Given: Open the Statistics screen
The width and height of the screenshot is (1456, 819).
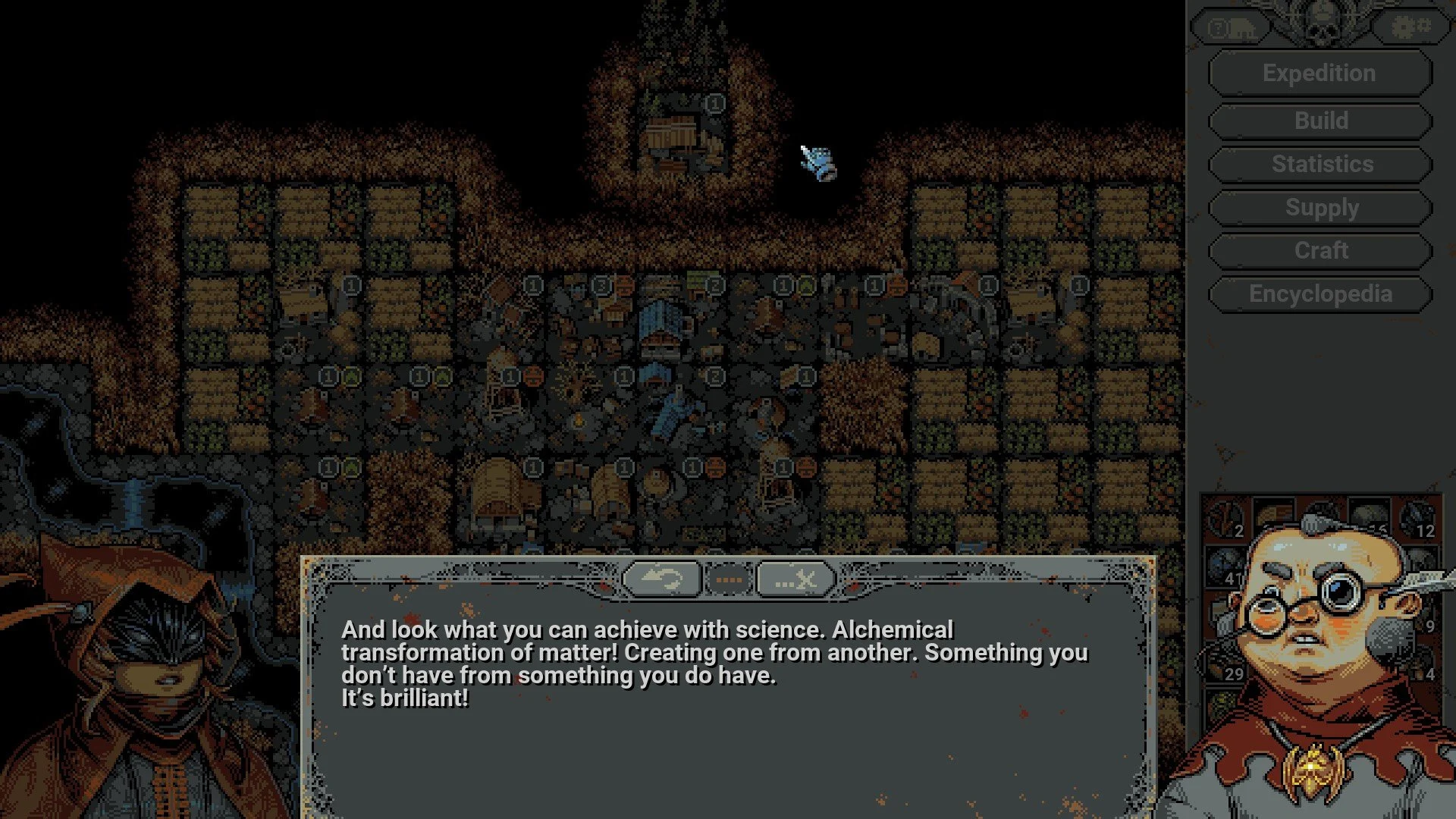Looking at the screenshot, I should coord(1319,164).
